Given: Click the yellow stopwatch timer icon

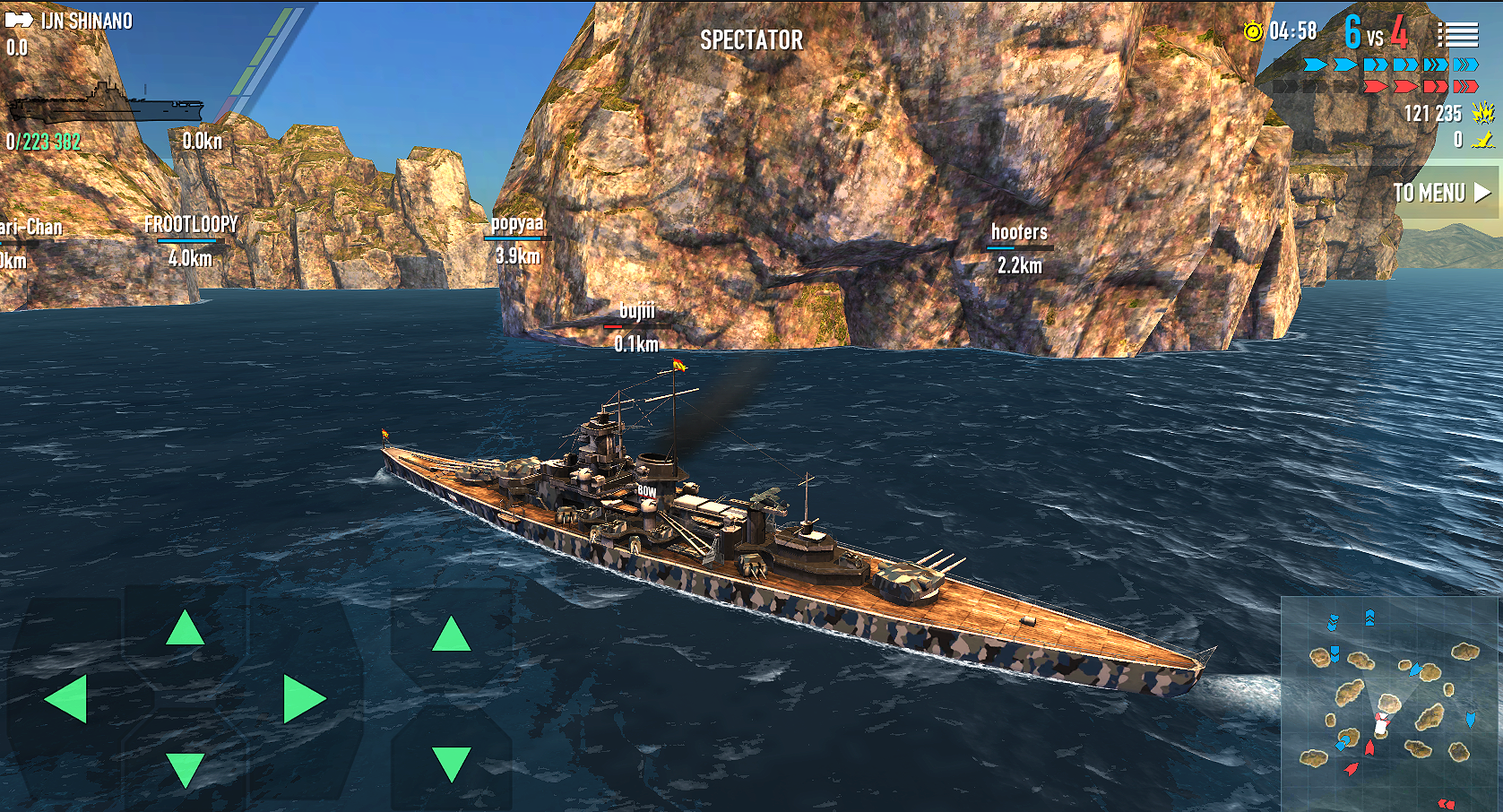Looking at the screenshot, I should coord(1254,32).
